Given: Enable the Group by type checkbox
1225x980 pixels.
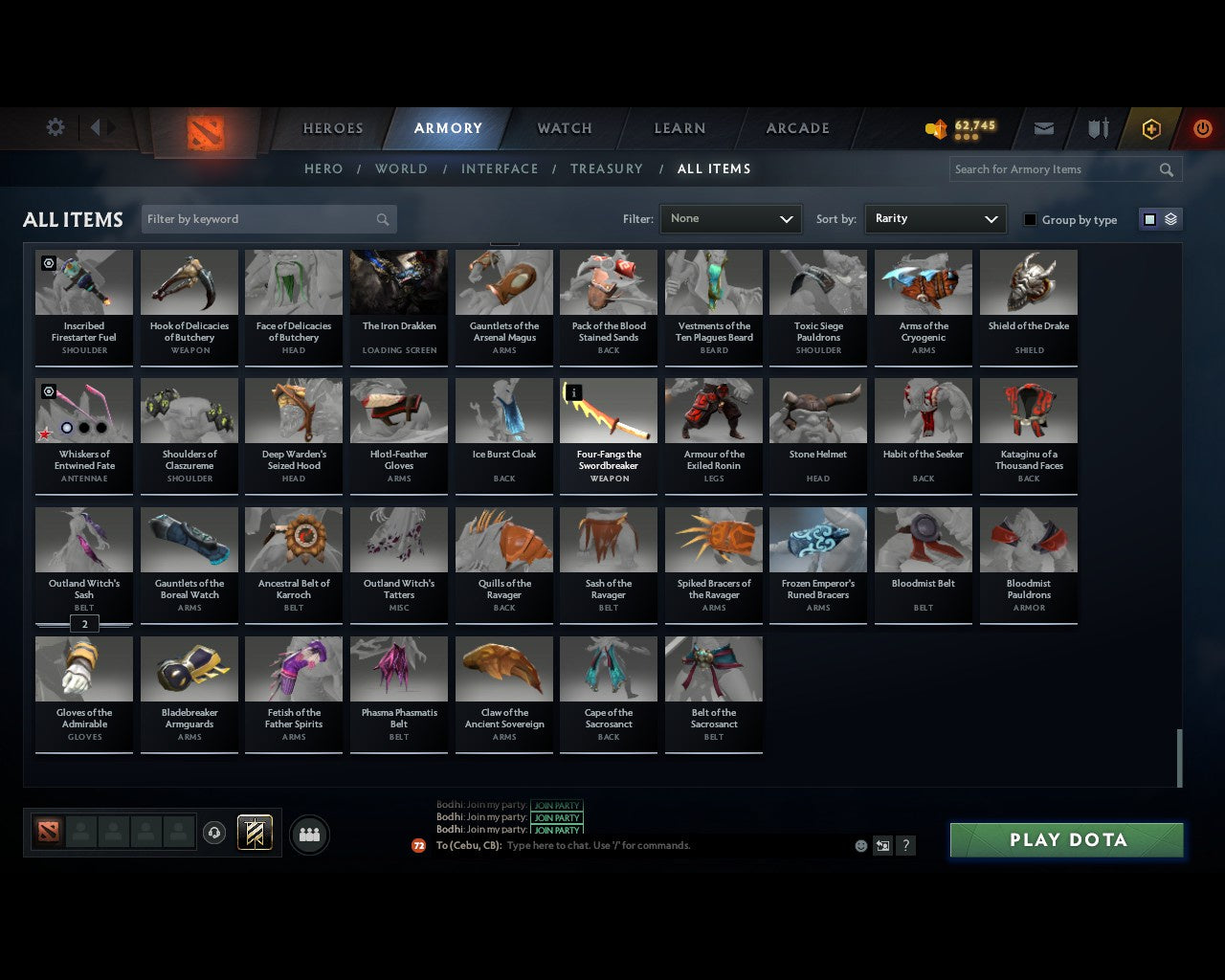Looking at the screenshot, I should tap(1030, 219).
